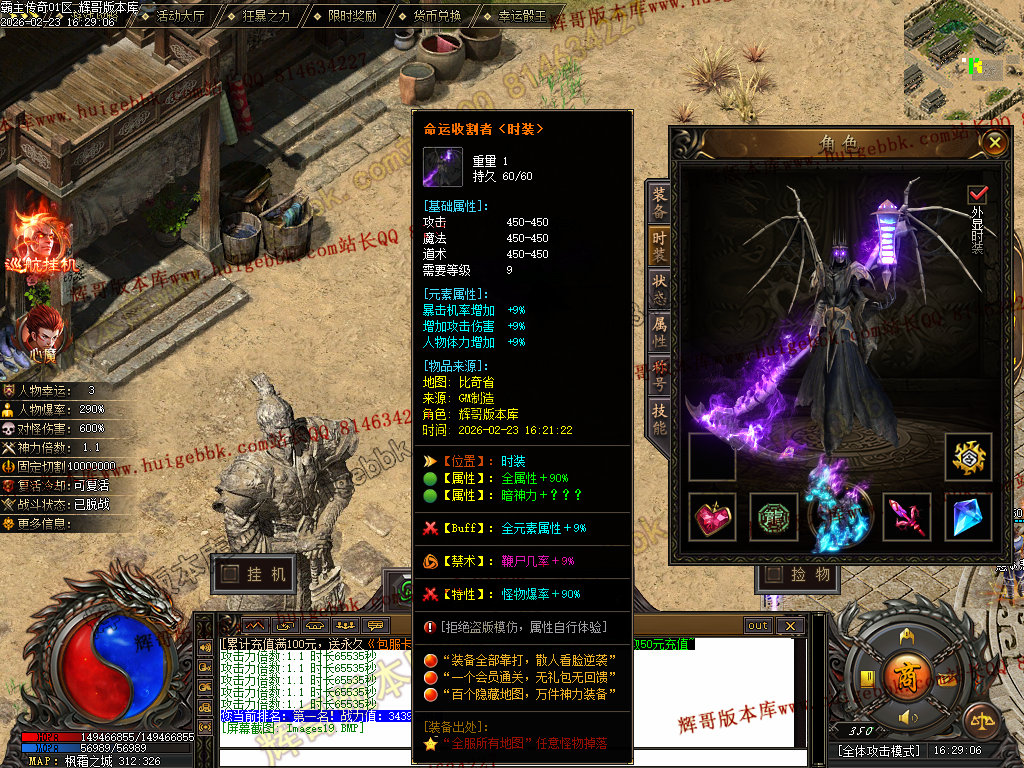
Task: Switch to the 技能 skills tab
Action: click(x=659, y=419)
